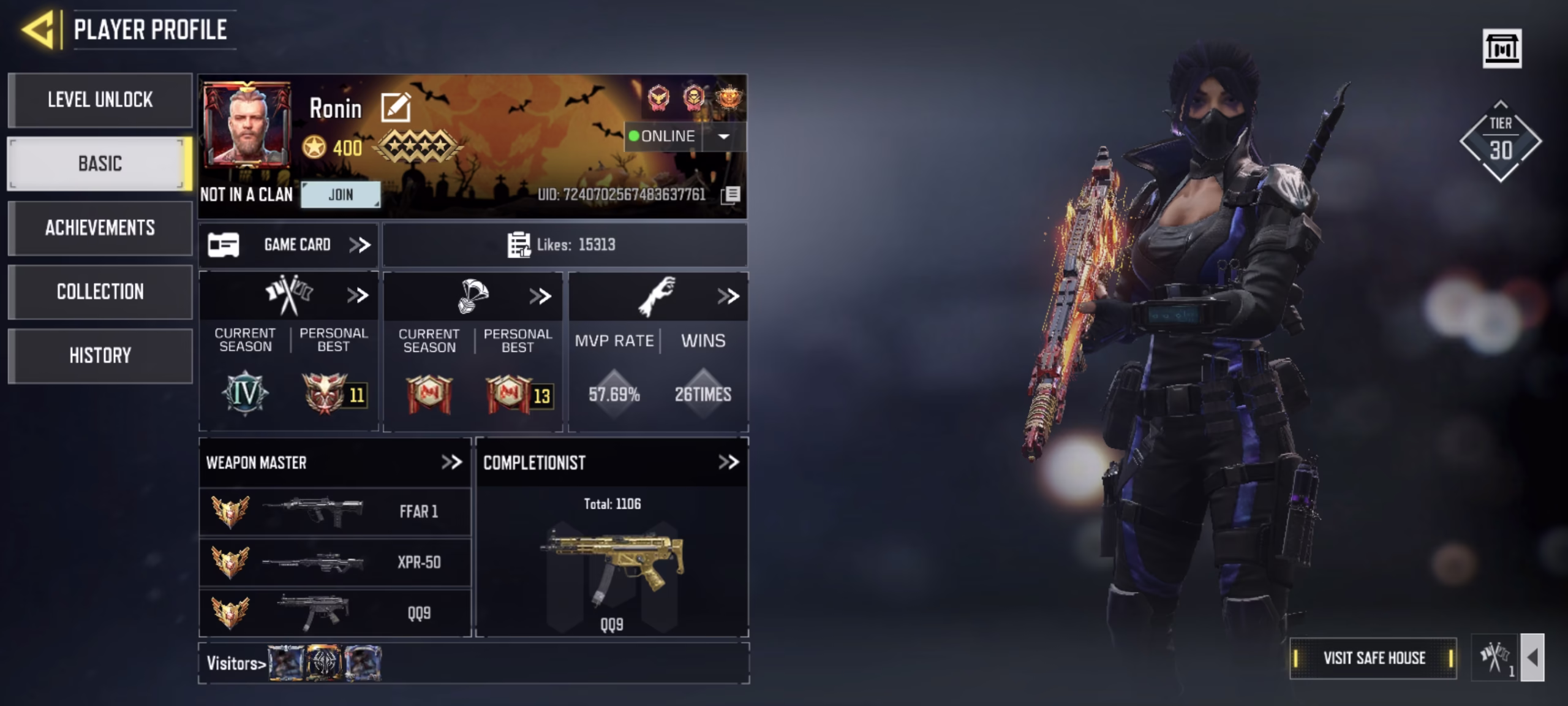This screenshot has height=706, width=1568.
Task: Show the History tab
Action: (x=100, y=355)
